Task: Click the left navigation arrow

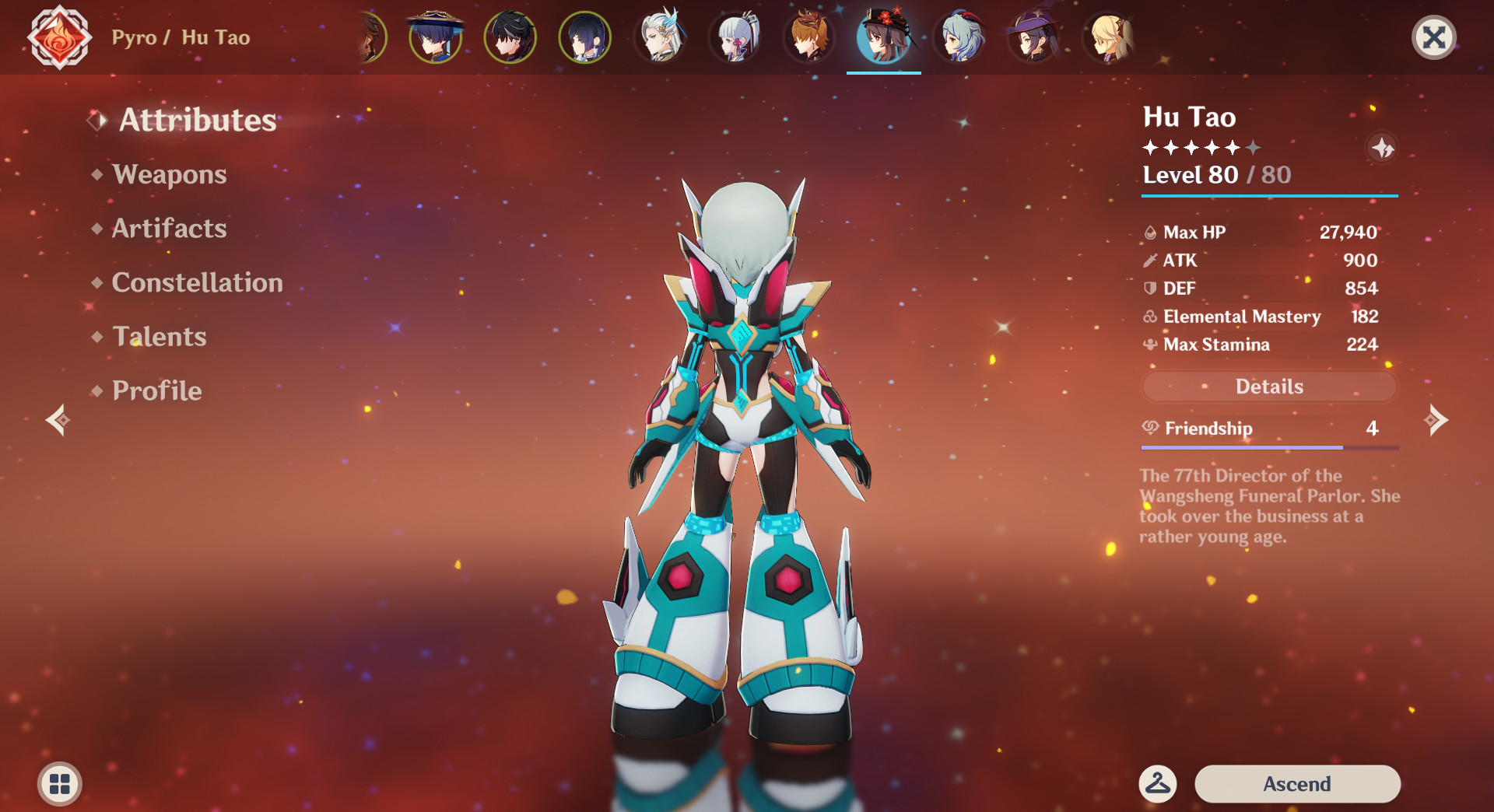Action: point(57,421)
